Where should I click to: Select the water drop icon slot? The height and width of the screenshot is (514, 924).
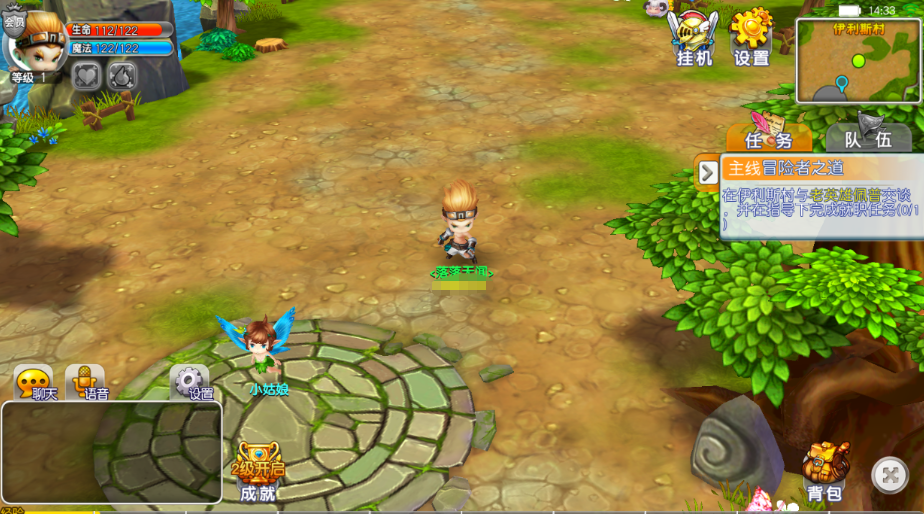pos(121,76)
